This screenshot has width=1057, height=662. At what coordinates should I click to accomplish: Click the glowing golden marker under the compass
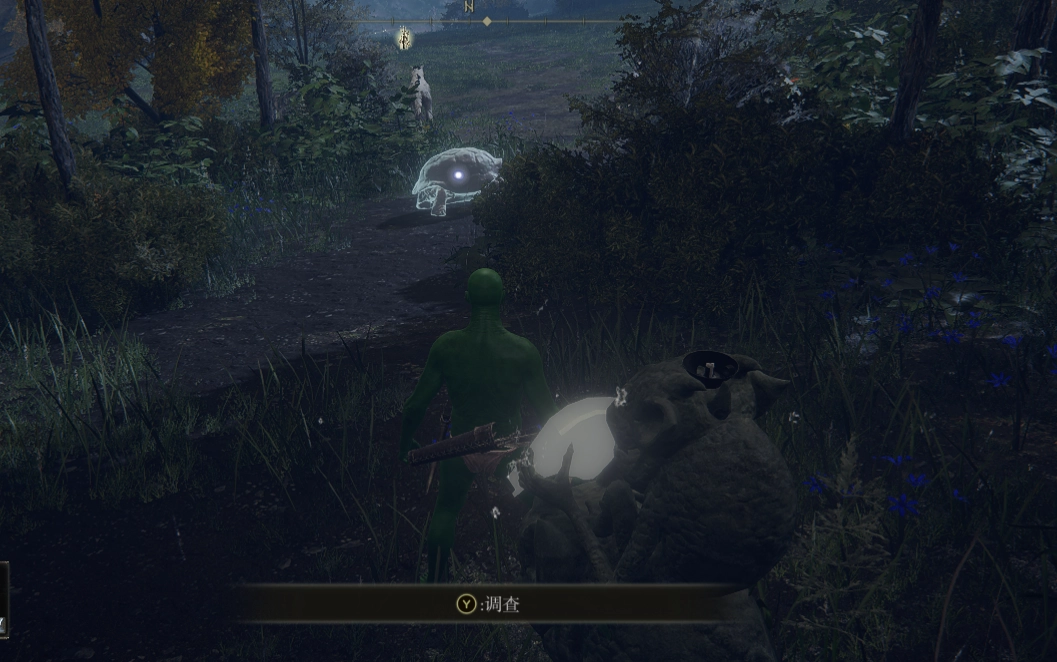click(x=405, y=38)
